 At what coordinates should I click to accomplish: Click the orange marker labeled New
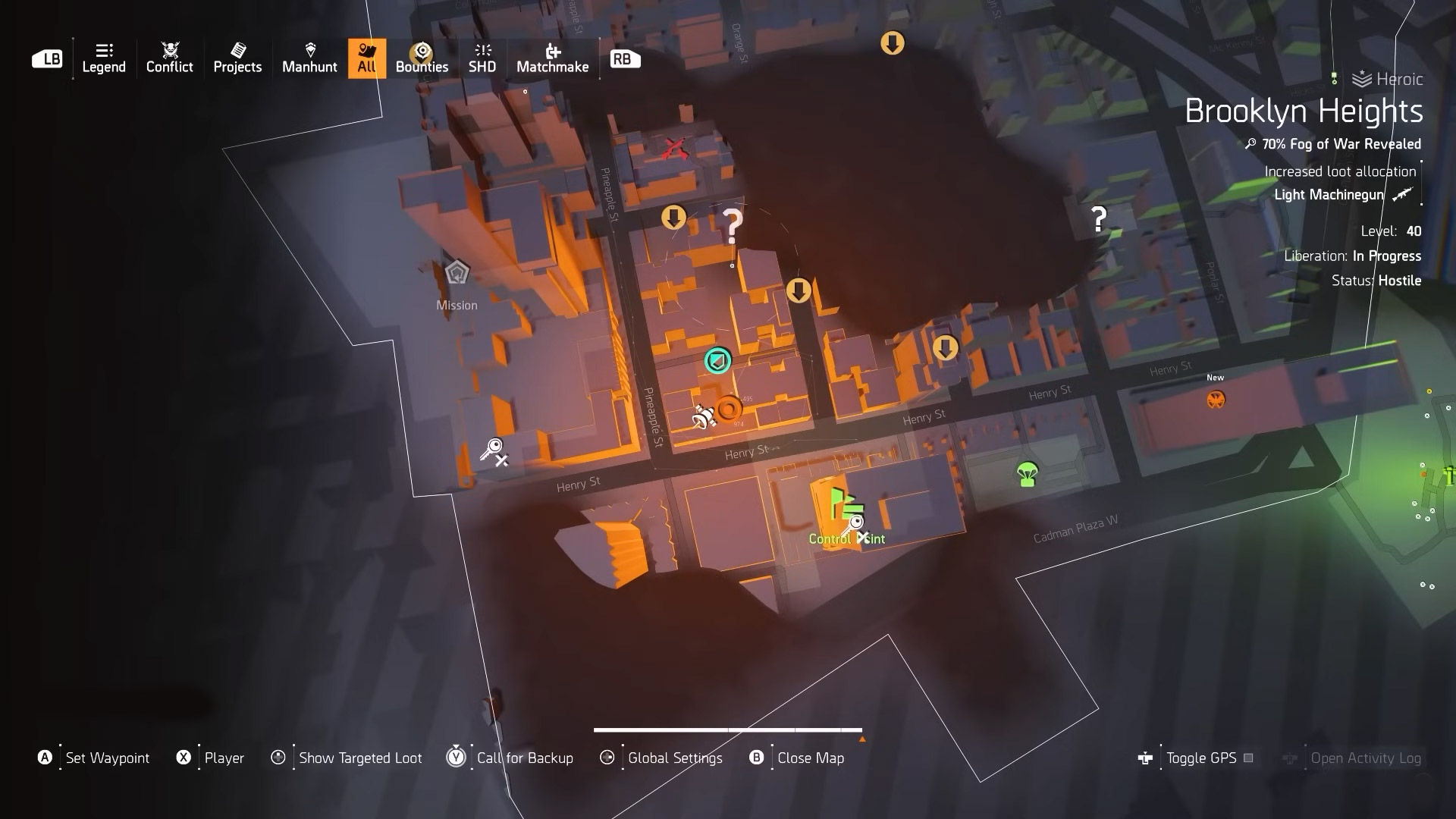(1216, 399)
